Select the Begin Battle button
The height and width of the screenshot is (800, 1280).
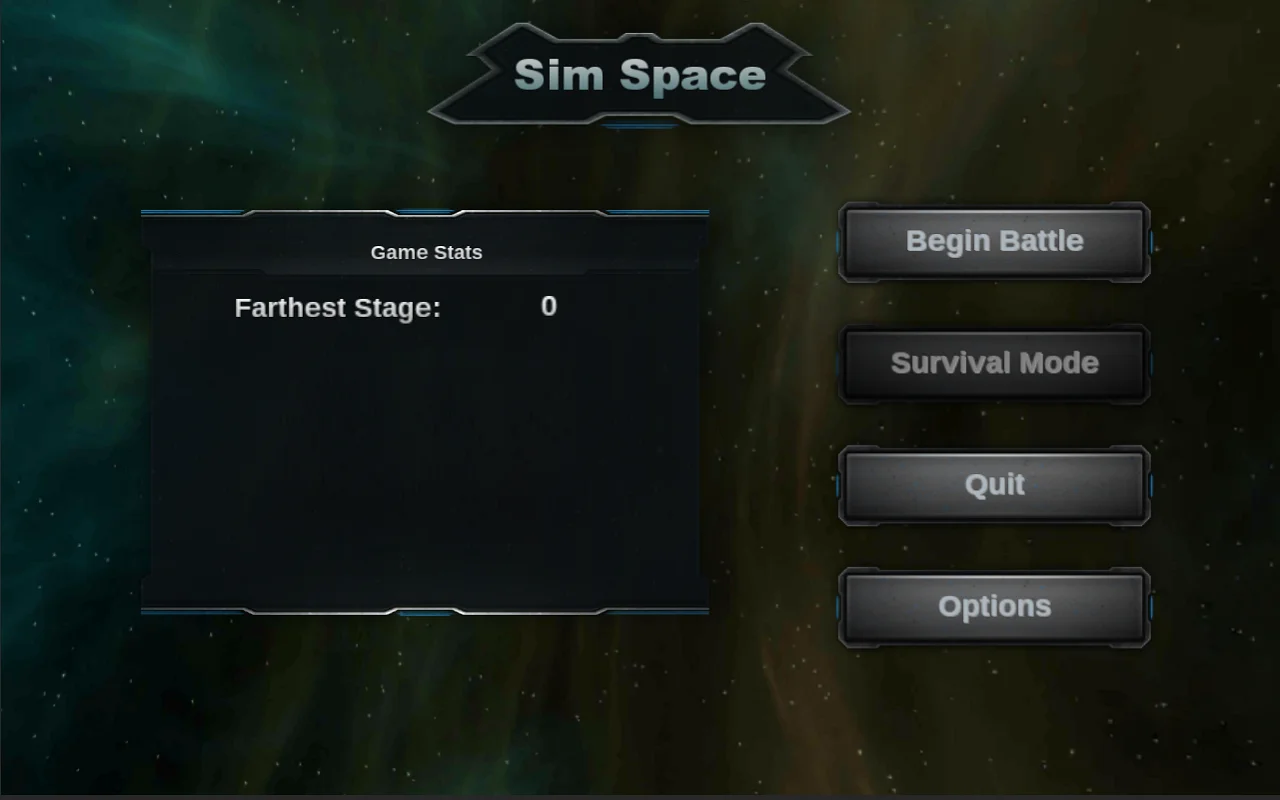(993, 241)
